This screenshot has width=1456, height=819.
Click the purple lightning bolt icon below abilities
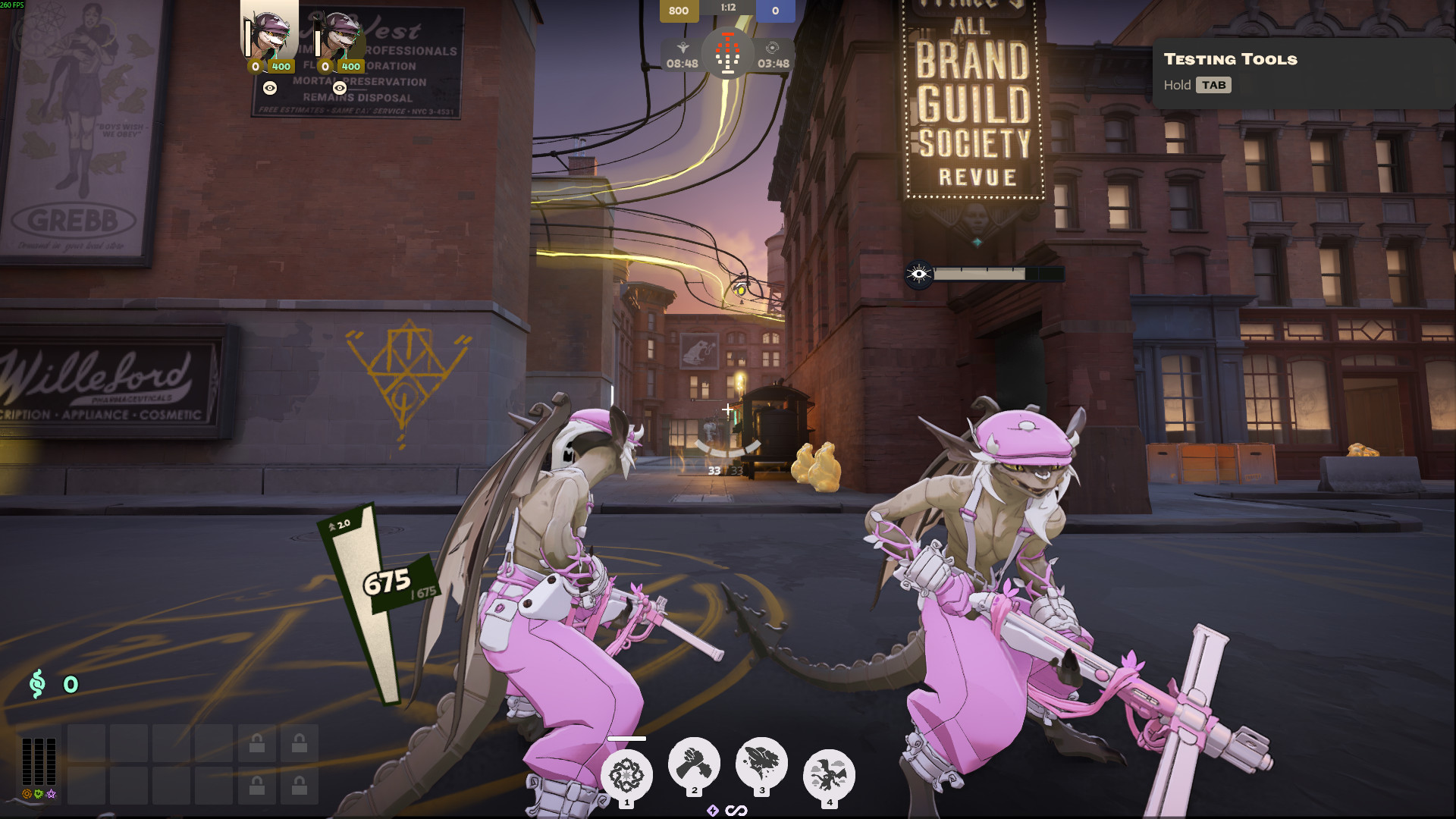click(711, 809)
